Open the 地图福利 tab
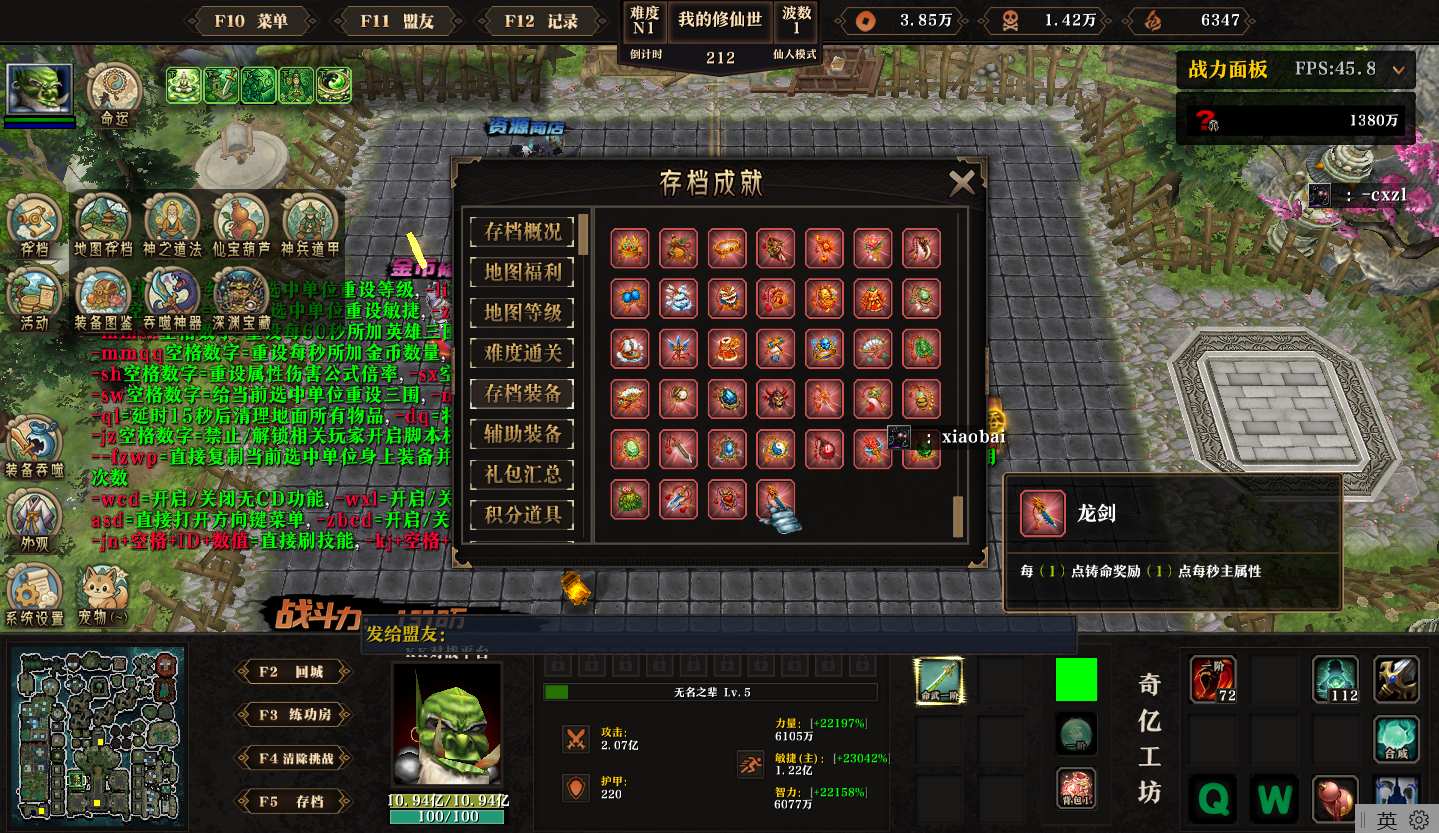The image size is (1439, 833). [523, 272]
